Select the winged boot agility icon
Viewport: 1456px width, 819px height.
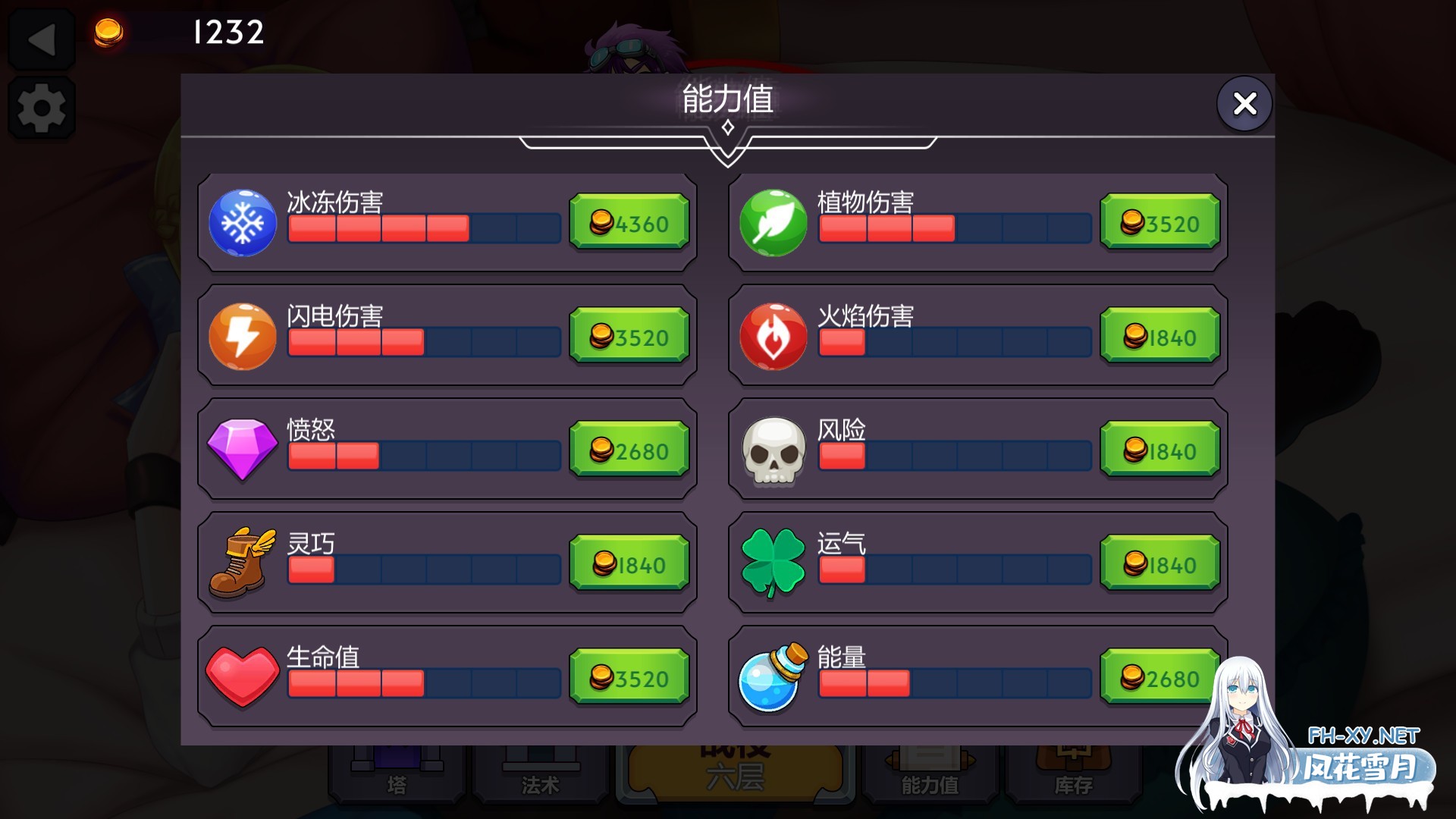[x=243, y=563]
